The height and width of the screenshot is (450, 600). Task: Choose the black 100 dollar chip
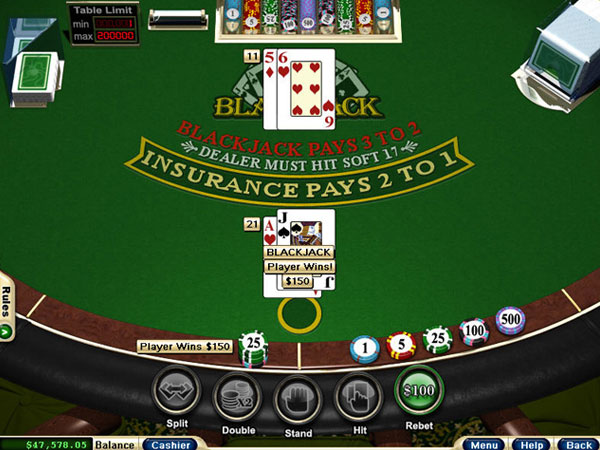(473, 331)
